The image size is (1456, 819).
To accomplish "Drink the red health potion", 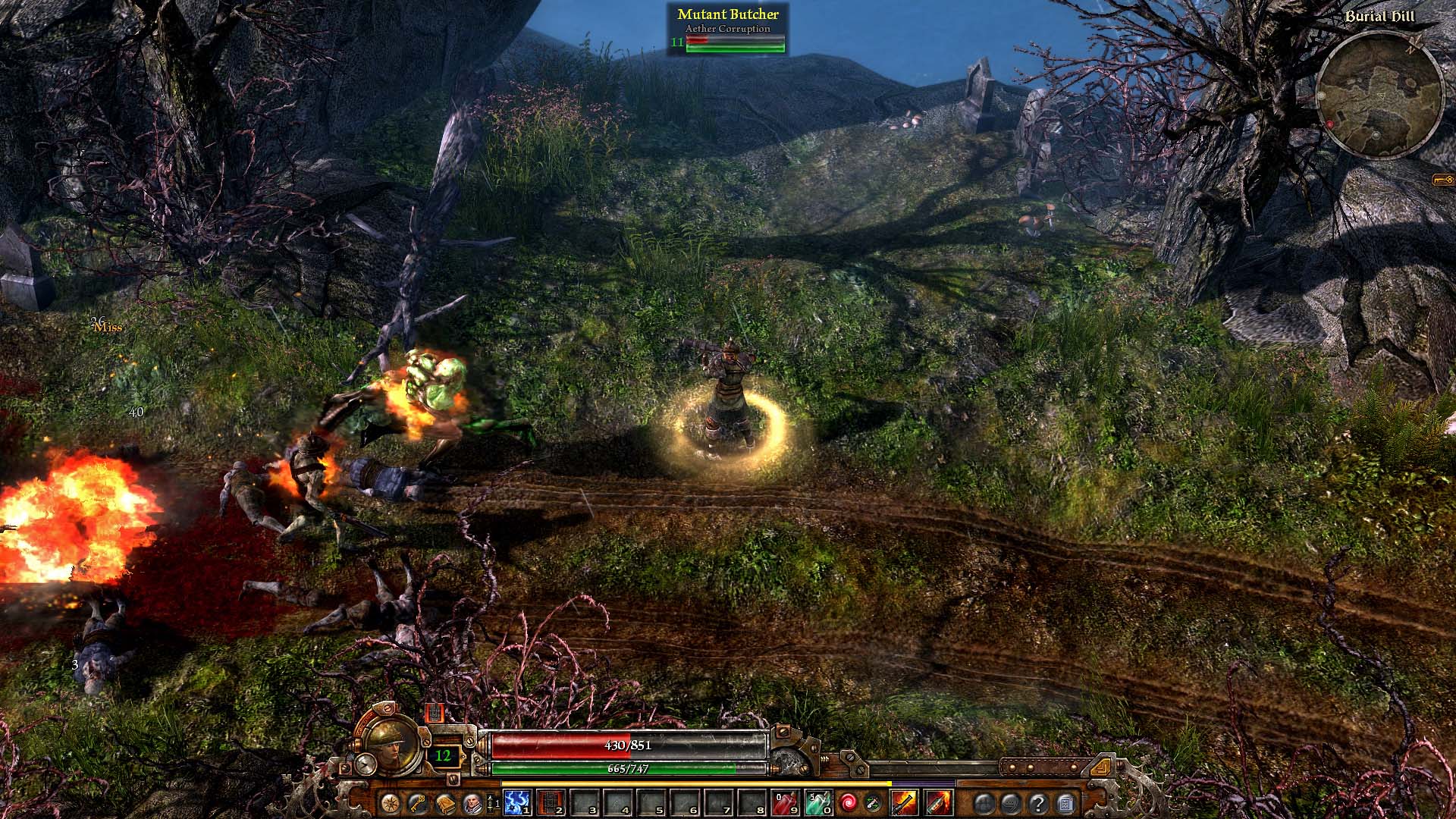I will tap(784, 802).
